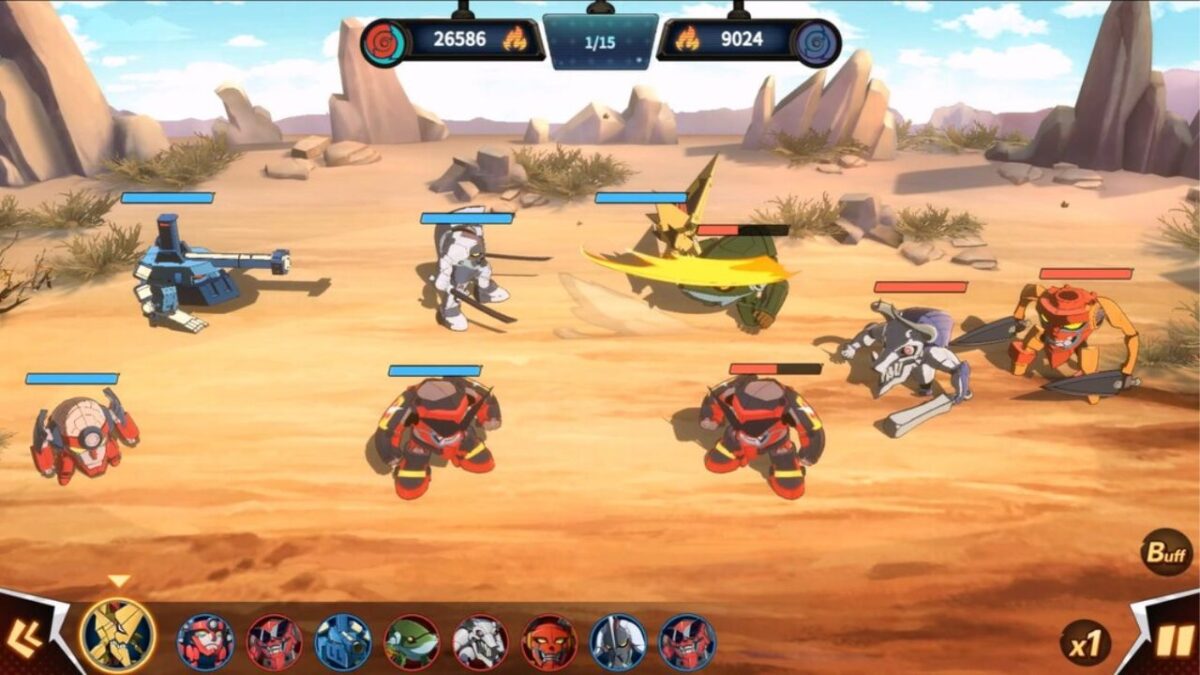Choose the red goggled robot portrait
This screenshot has height=675, width=1200.
206,642
